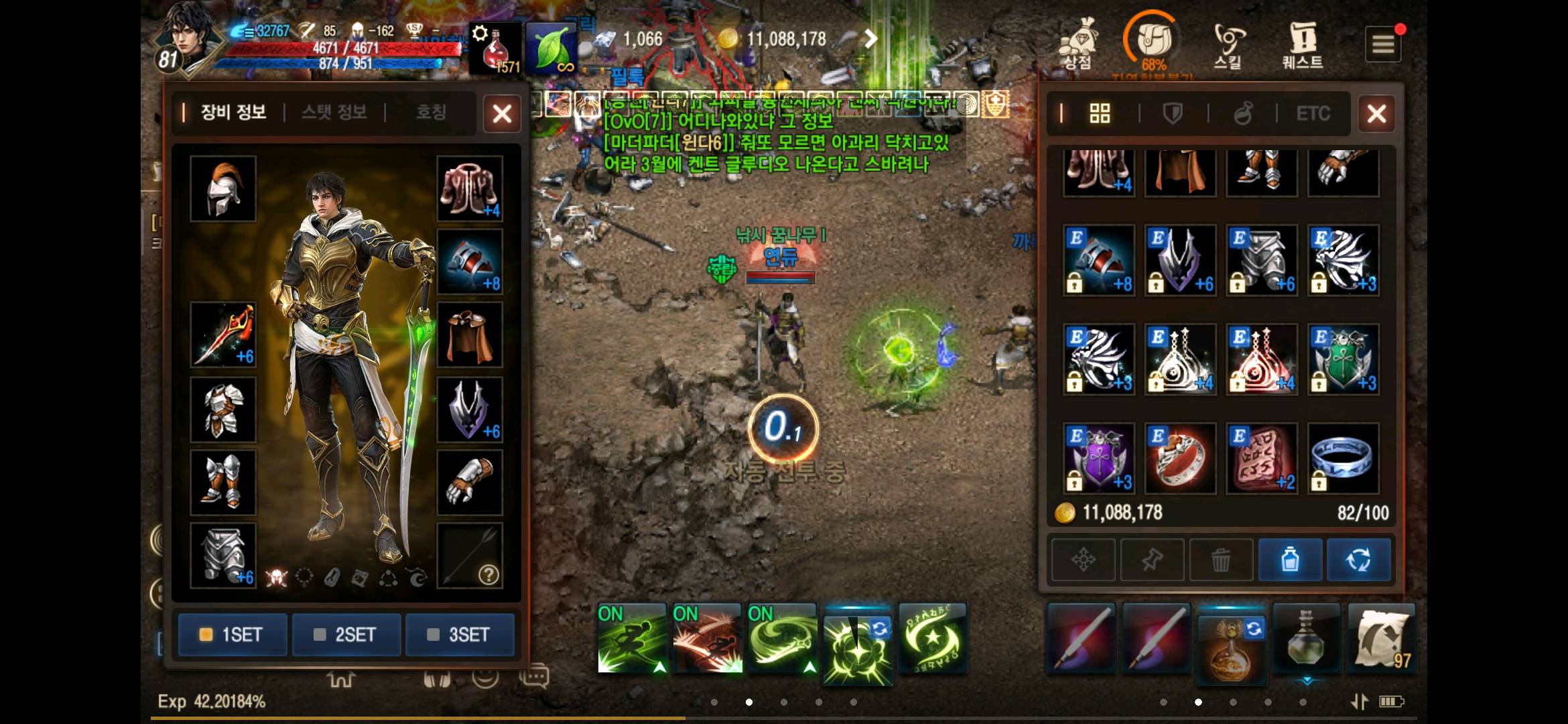Close the inventory panel
Image resolution: width=1568 pixels, height=724 pixels.
point(1376,114)
